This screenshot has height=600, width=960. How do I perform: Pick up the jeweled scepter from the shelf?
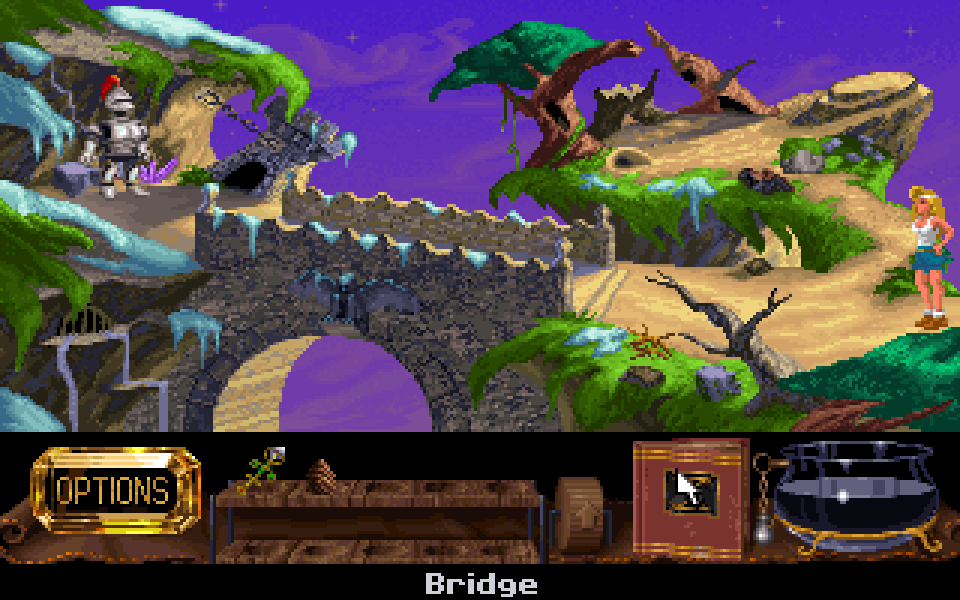click(261, 470)
